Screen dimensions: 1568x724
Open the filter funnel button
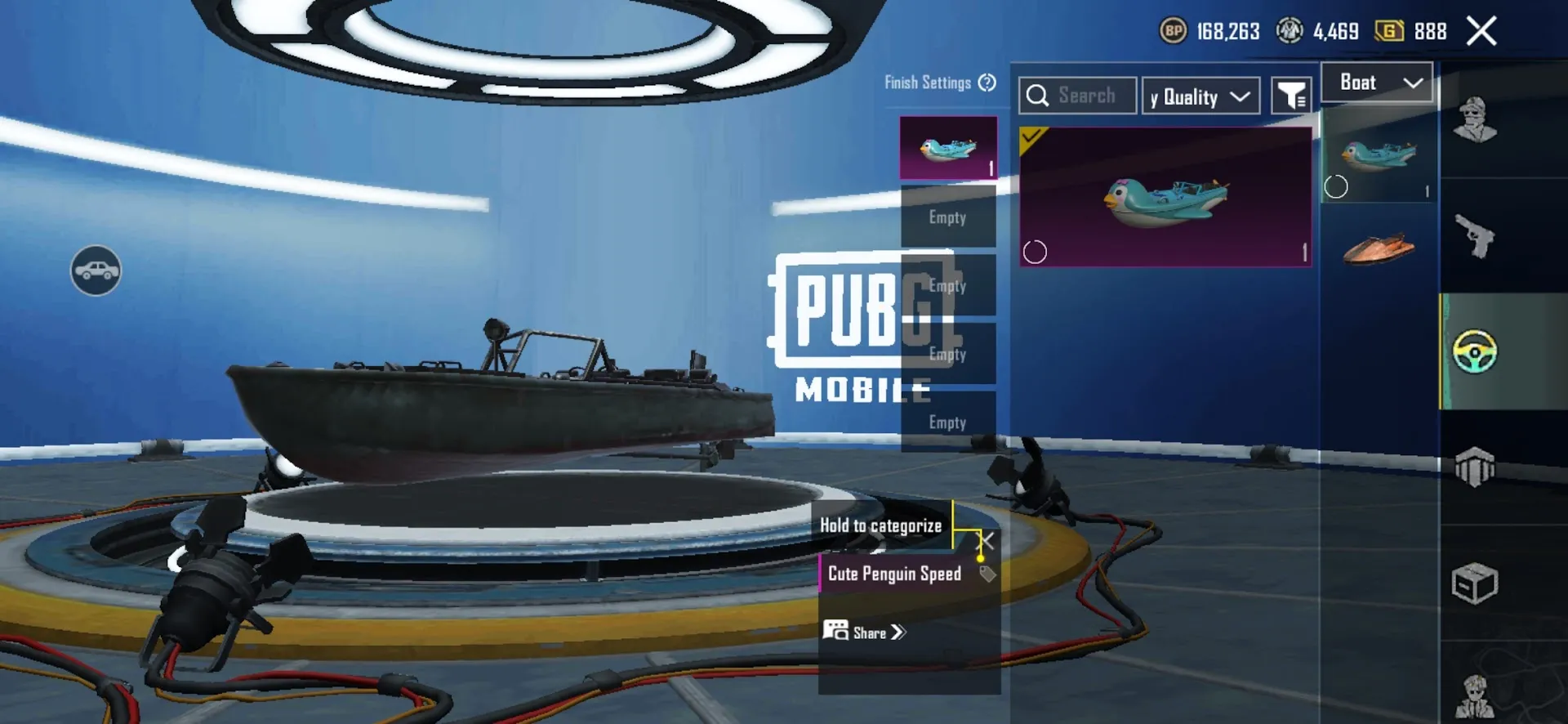[1291, 96]
